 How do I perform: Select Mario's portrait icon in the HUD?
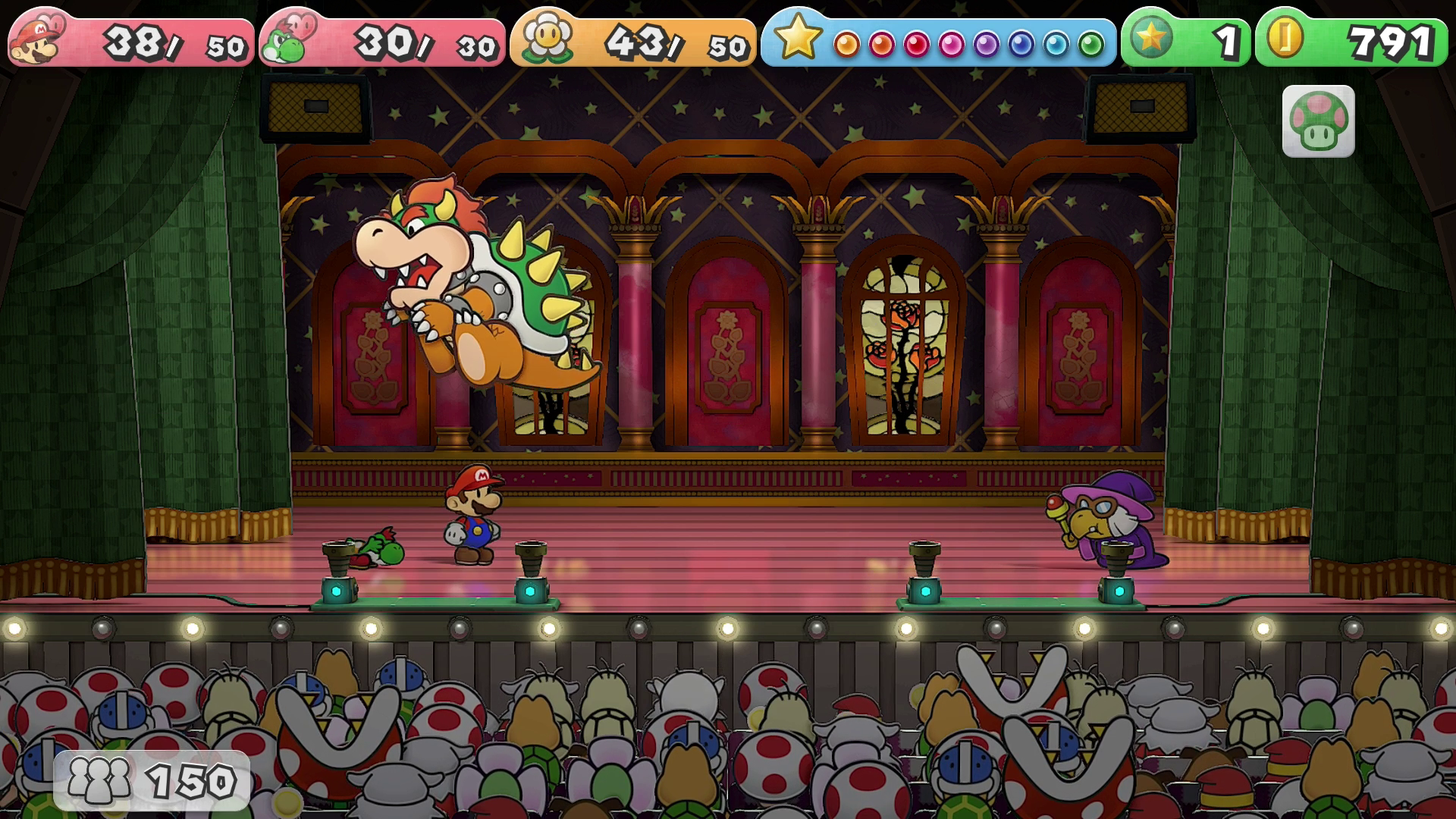coord(37,40)
